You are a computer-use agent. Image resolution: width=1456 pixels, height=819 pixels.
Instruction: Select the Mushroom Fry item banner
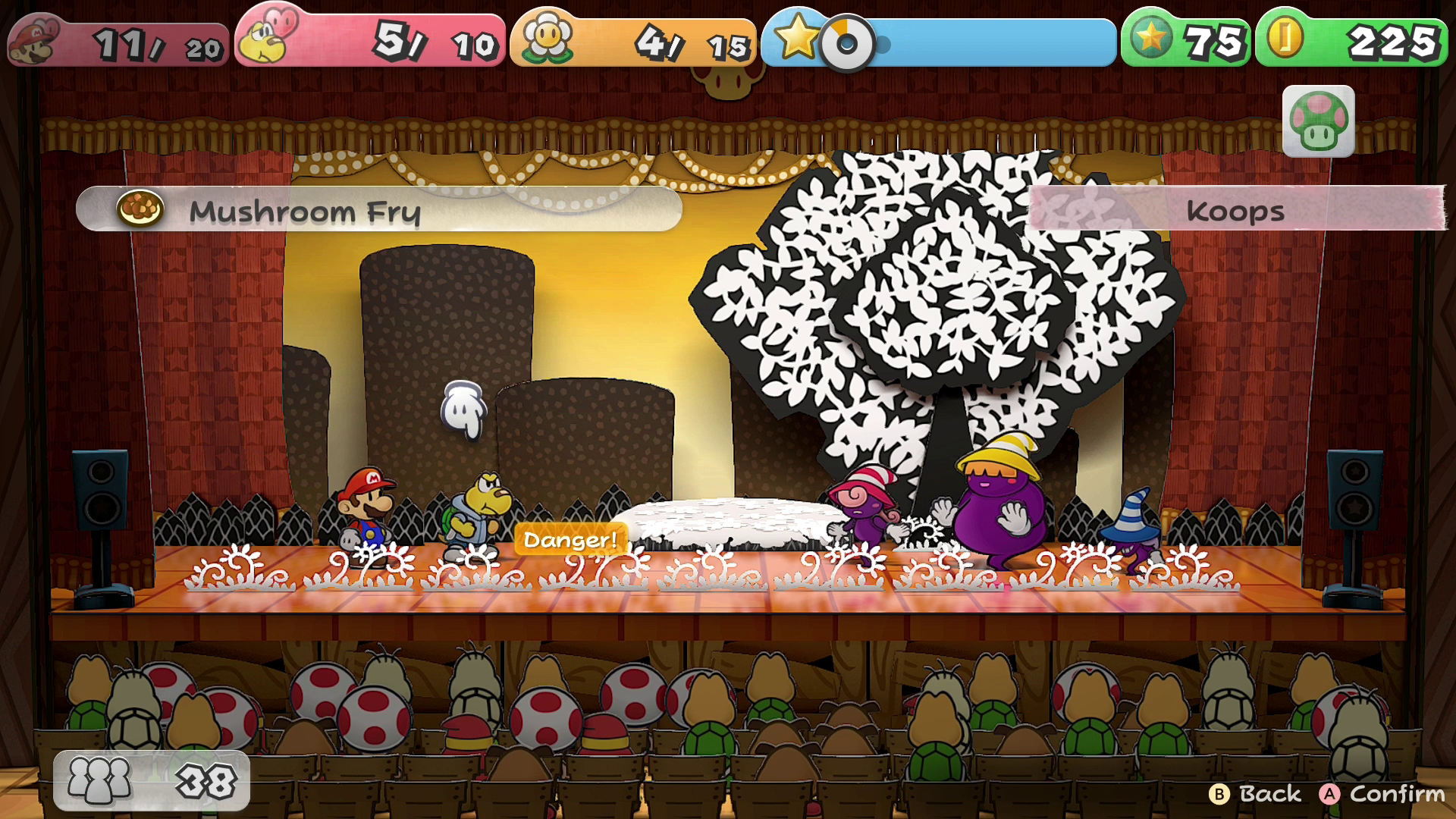(x=379, y=209)
